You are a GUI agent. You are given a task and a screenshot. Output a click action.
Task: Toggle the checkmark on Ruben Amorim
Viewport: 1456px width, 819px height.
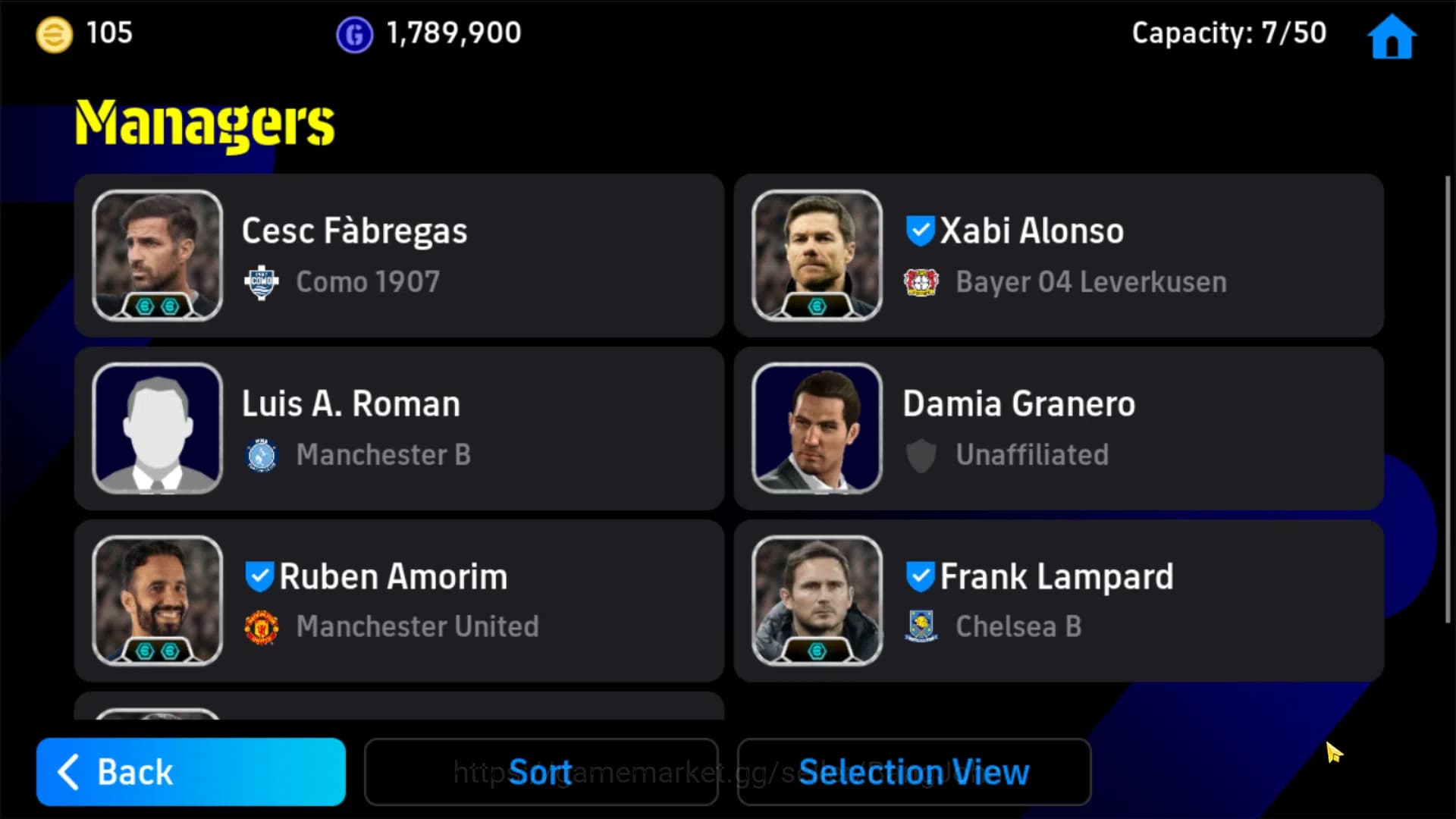pyautogui.click(x=259, y=576)
